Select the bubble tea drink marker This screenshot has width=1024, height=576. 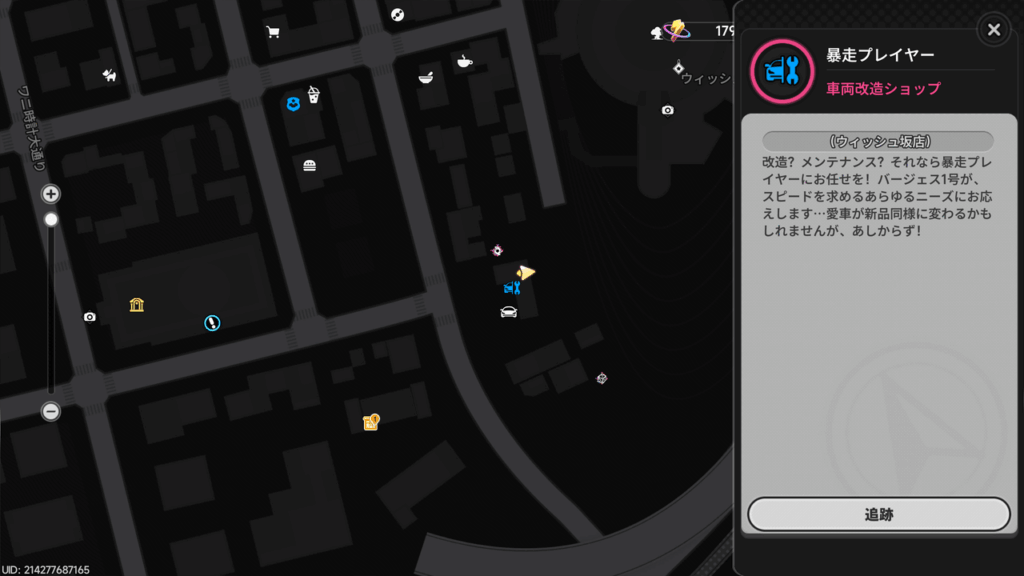[313, 95]
